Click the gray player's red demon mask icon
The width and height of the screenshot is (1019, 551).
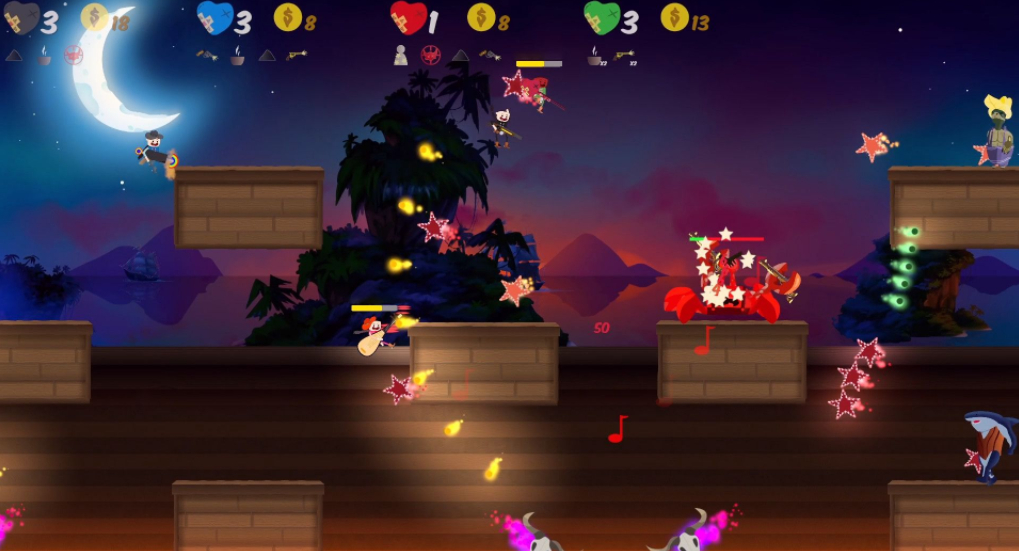coord(73,55)
